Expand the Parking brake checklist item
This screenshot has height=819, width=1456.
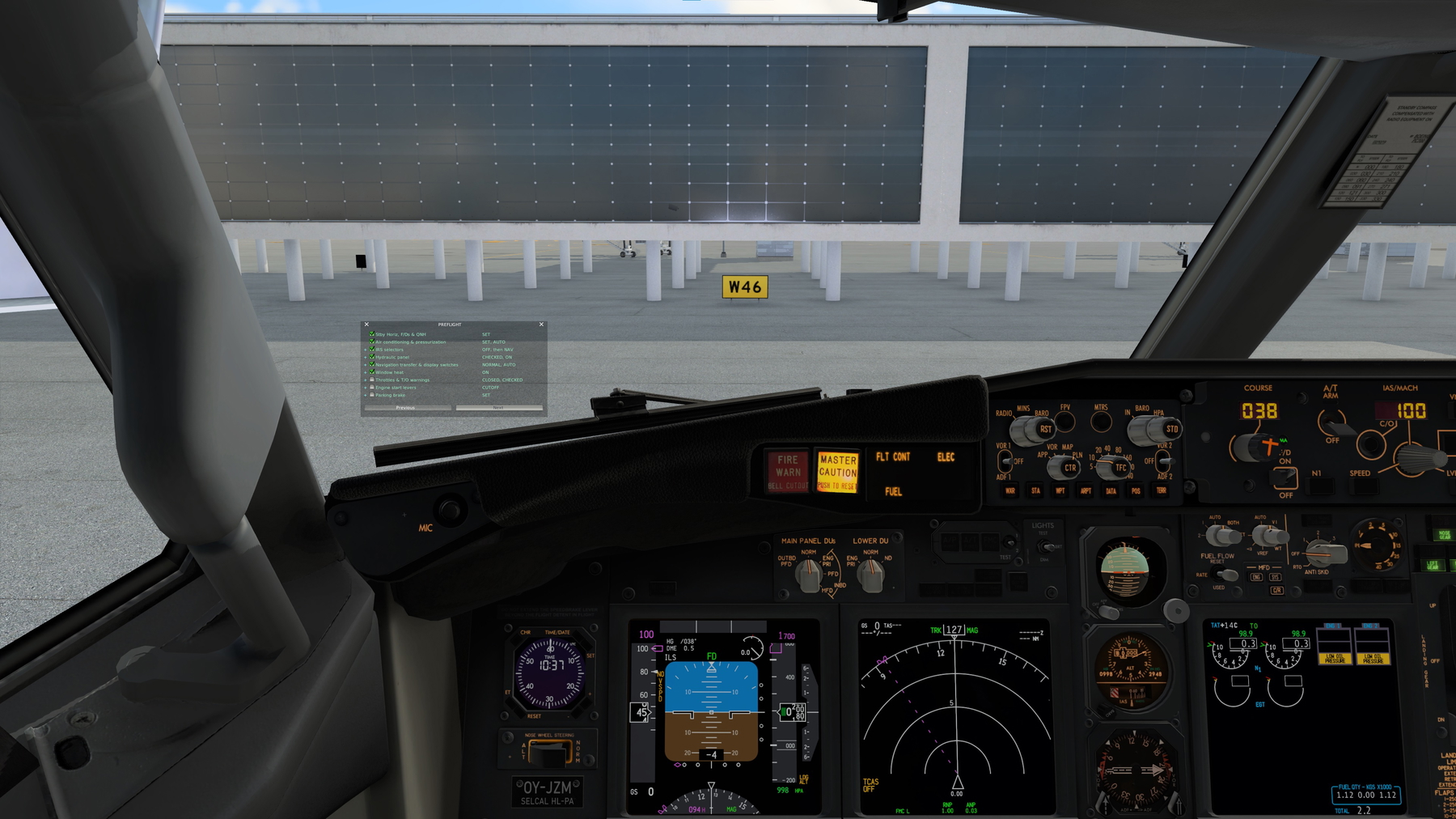point(365,395)
